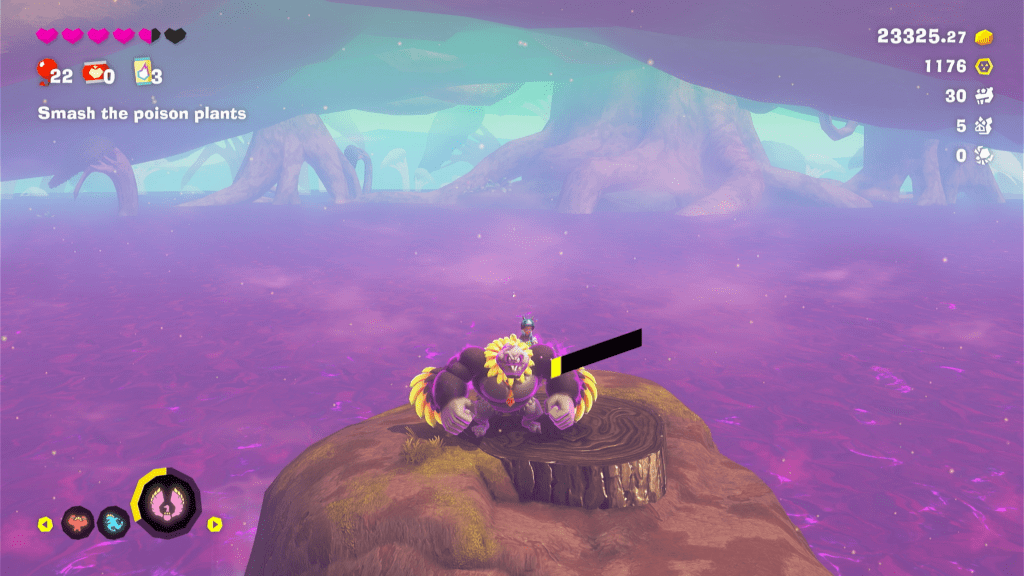Select the blue sea creature transformation icon
The height and width of the screenshot is (576, 1024).
(113, 522)
